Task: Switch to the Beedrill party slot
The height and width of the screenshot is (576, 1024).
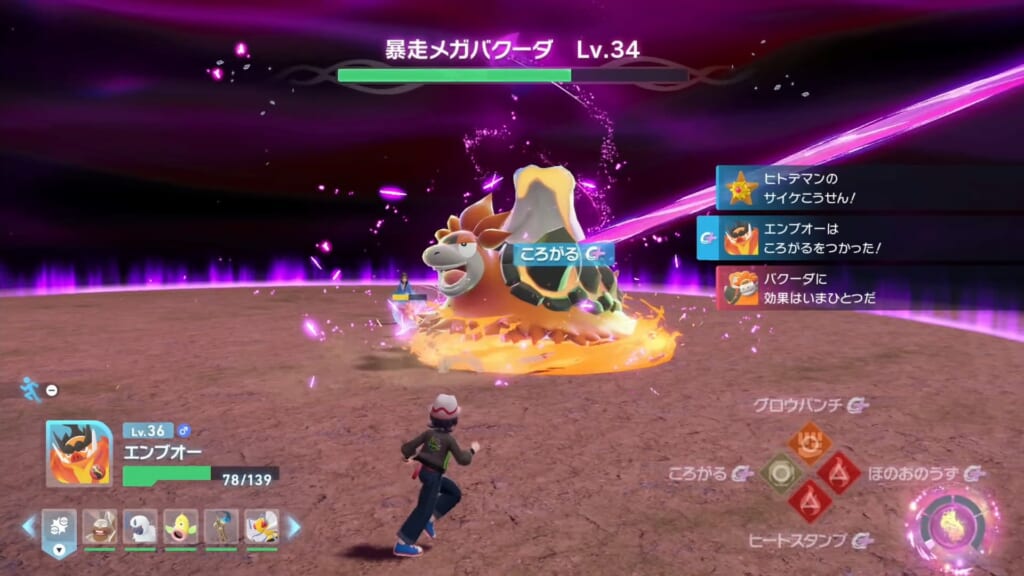Action: coord(262,526)
